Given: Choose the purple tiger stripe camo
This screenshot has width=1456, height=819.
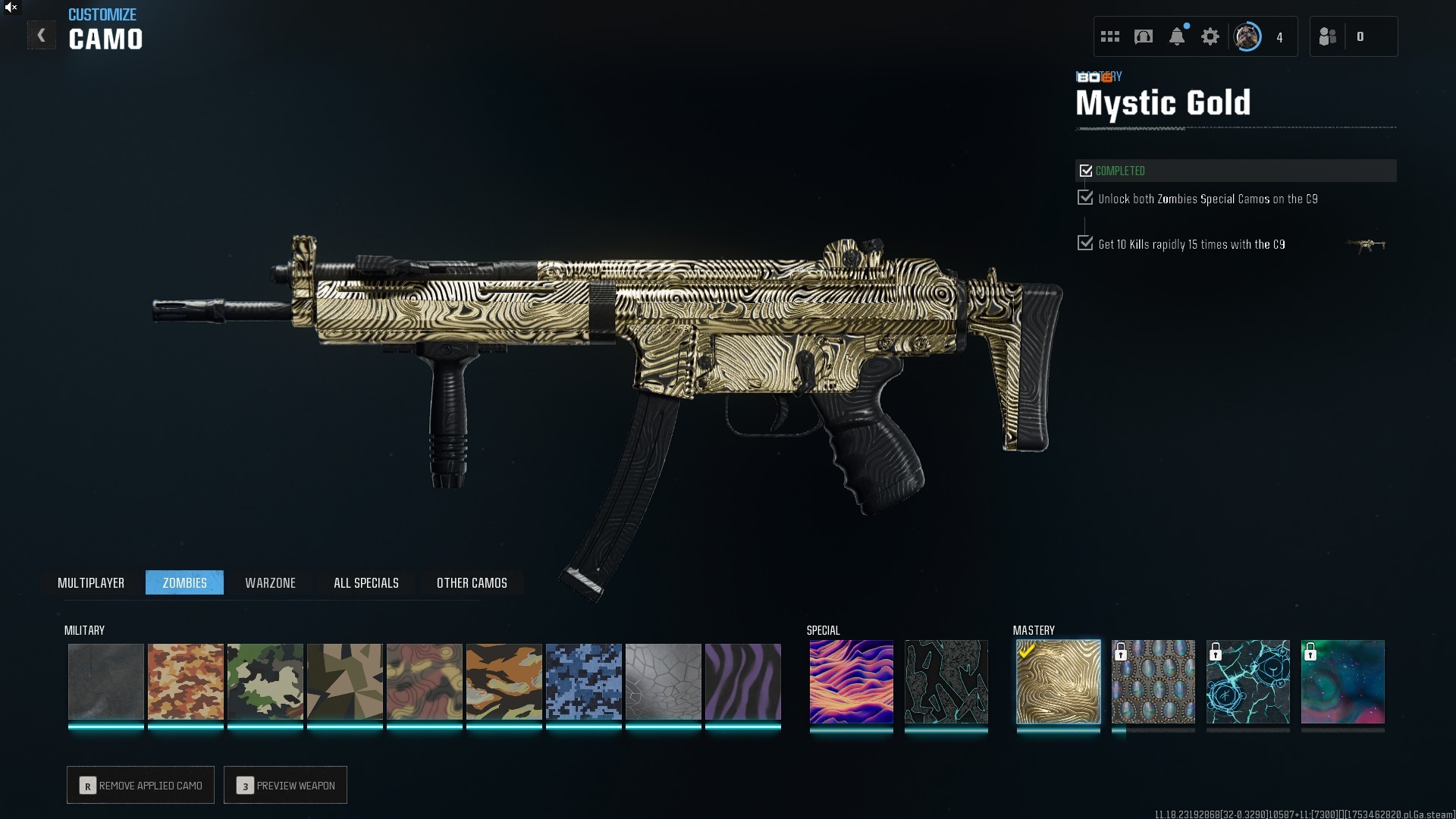Looking at the screenshot, I should click(742, 681).
